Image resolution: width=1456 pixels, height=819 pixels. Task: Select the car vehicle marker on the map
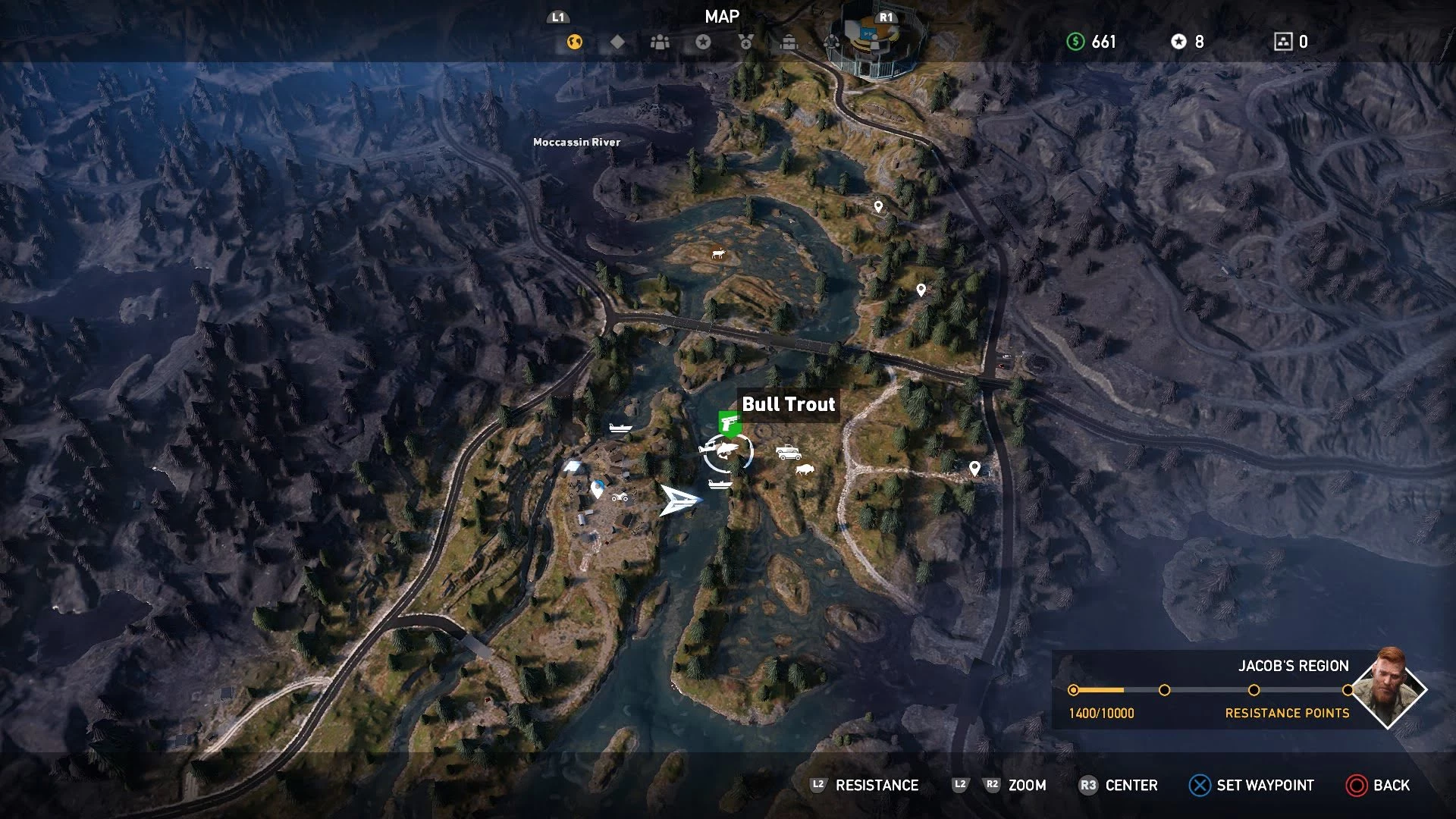(x=789, y=453)
